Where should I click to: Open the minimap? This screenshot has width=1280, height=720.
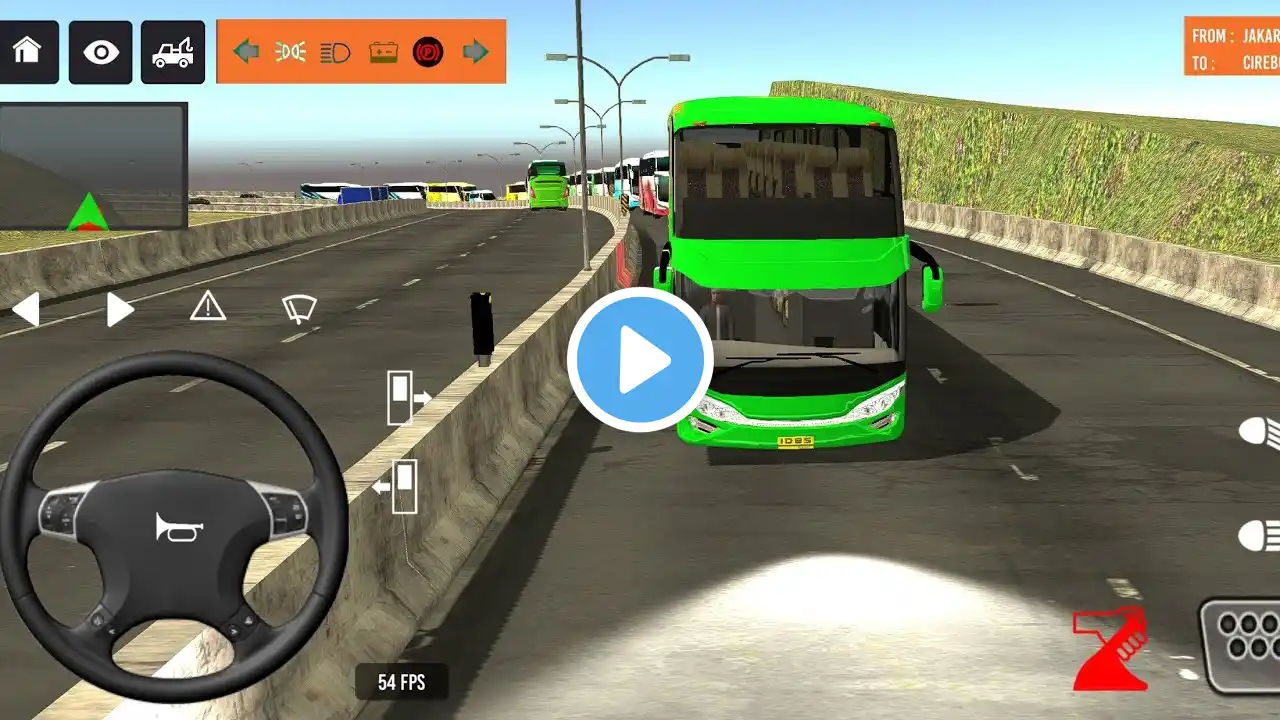click(x=94, y=166)
